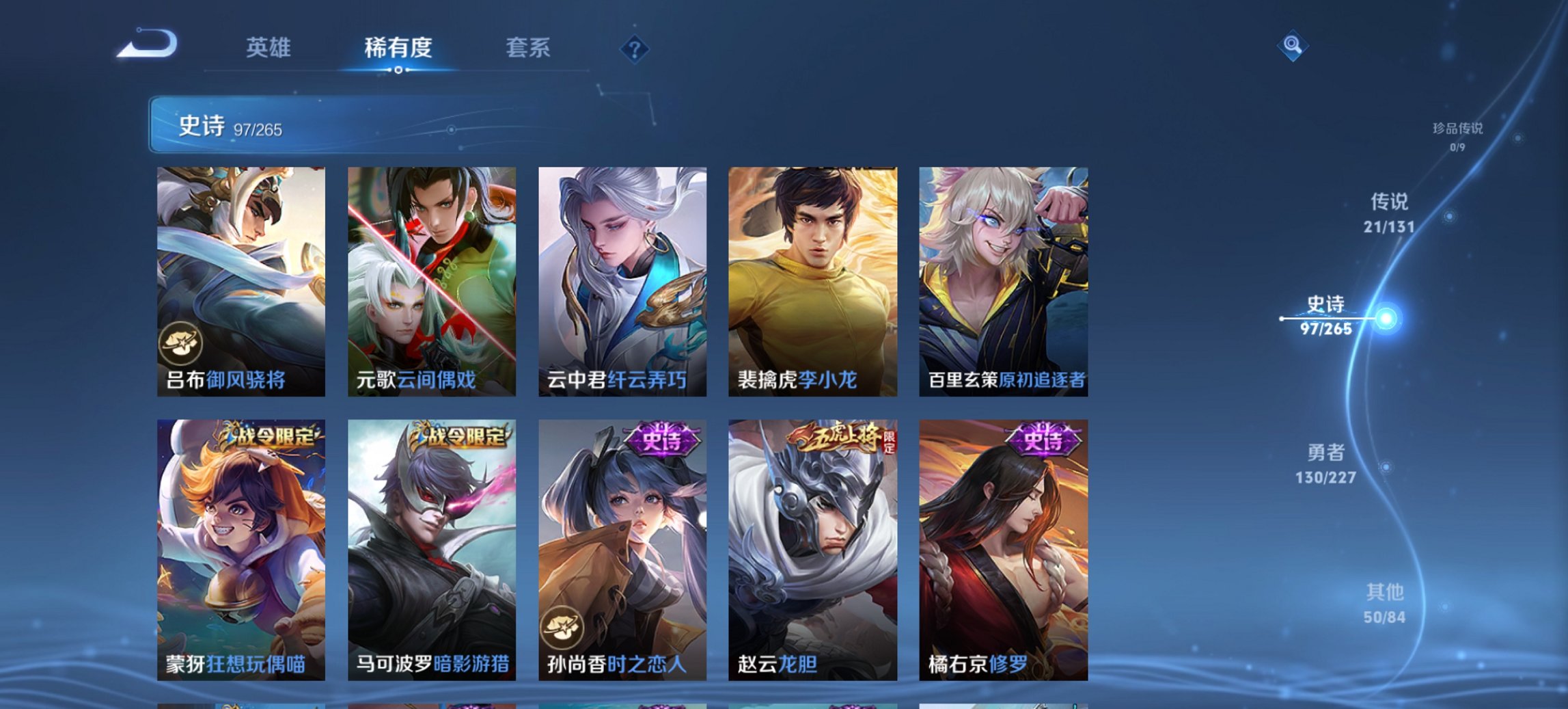
Task: Select the 稀有度 tab
Action: coord(399,48)
